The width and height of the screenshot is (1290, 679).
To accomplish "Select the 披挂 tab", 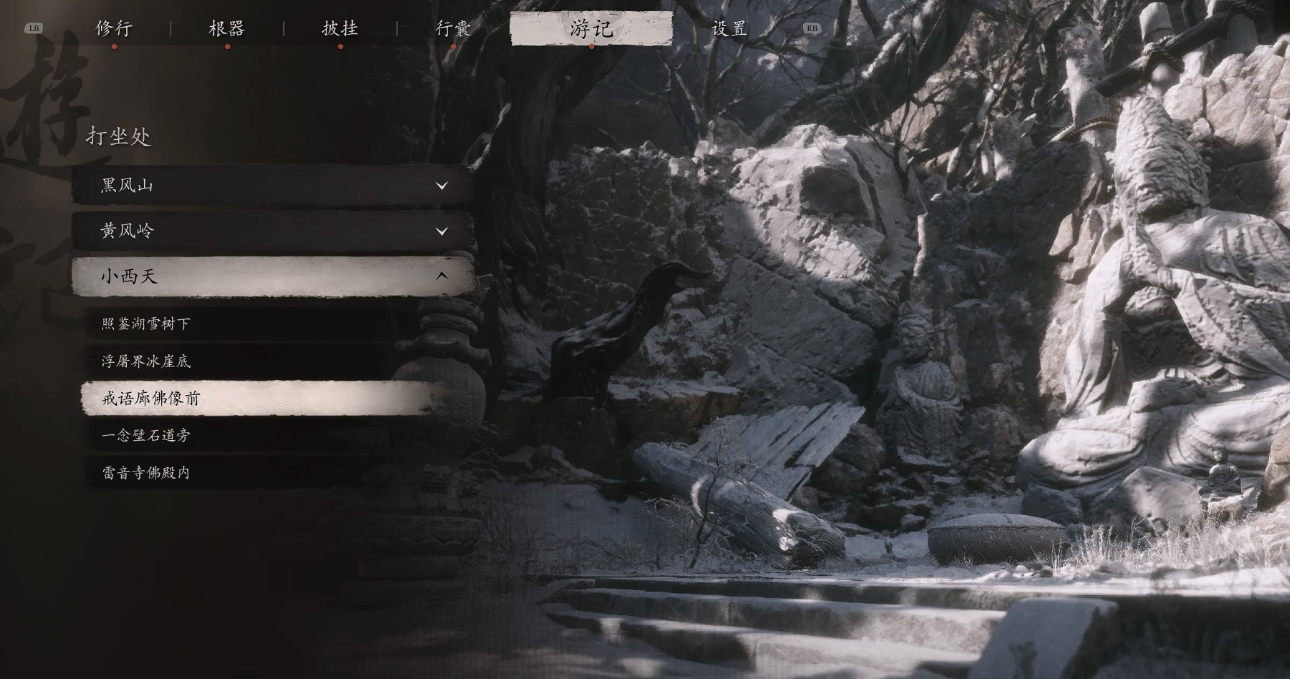I will tap(340, 28).
